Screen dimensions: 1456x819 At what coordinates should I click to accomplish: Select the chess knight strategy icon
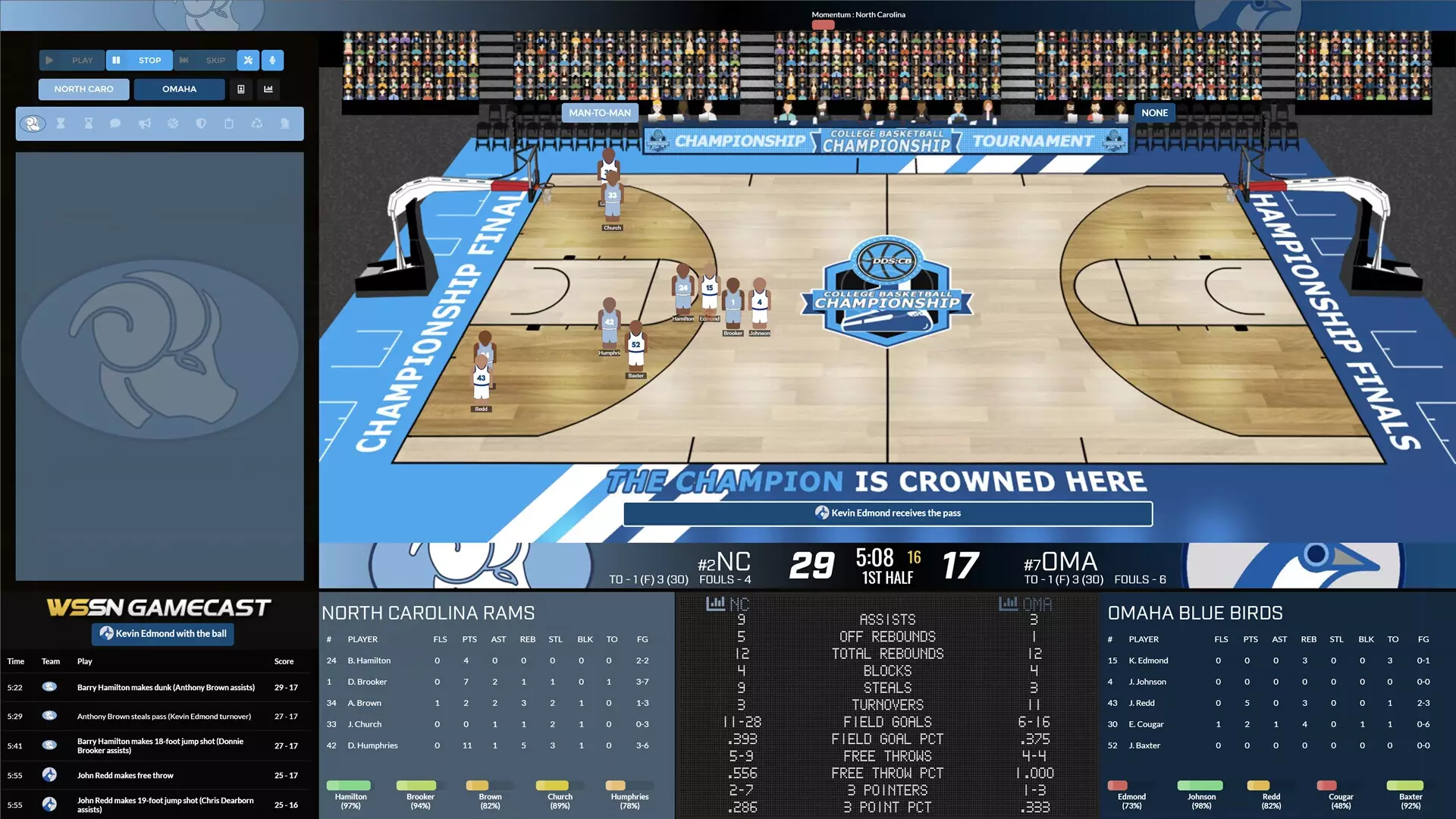coord(286,124)
